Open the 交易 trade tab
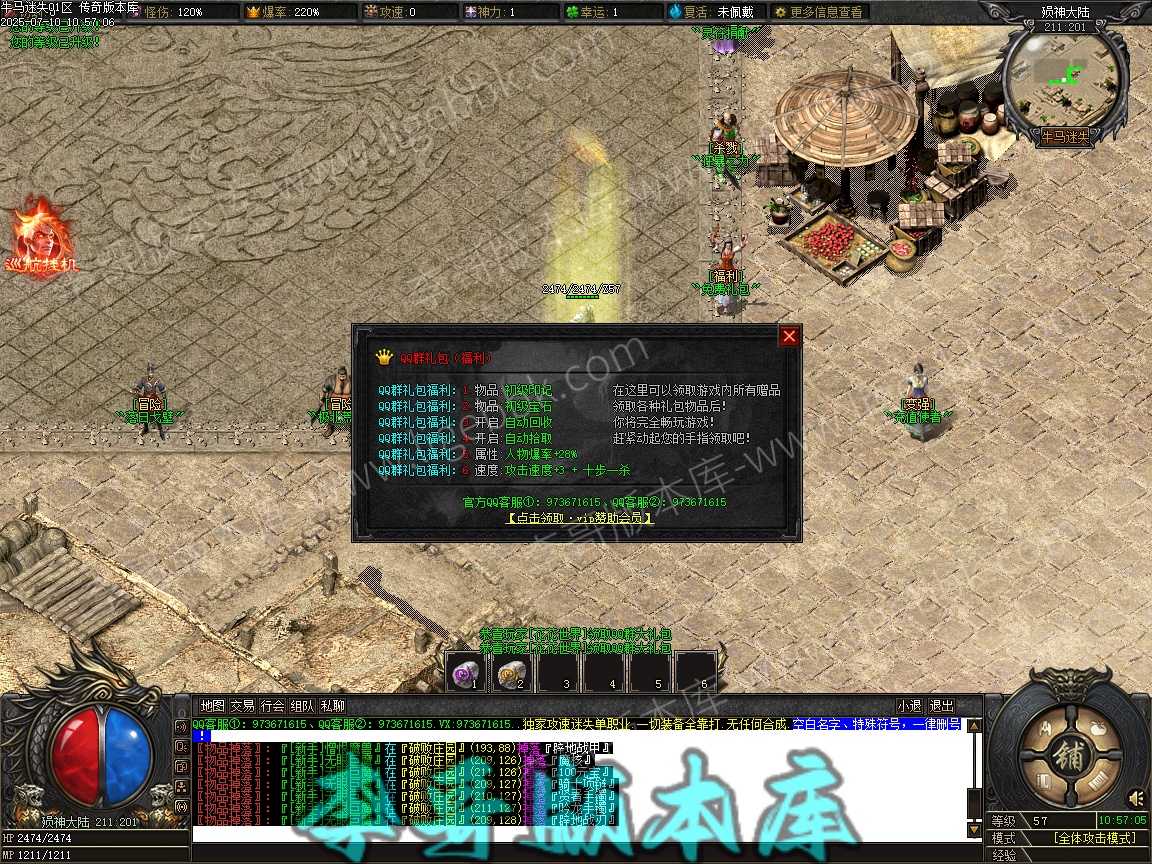Screen dimensions: 1152x864 242,706
